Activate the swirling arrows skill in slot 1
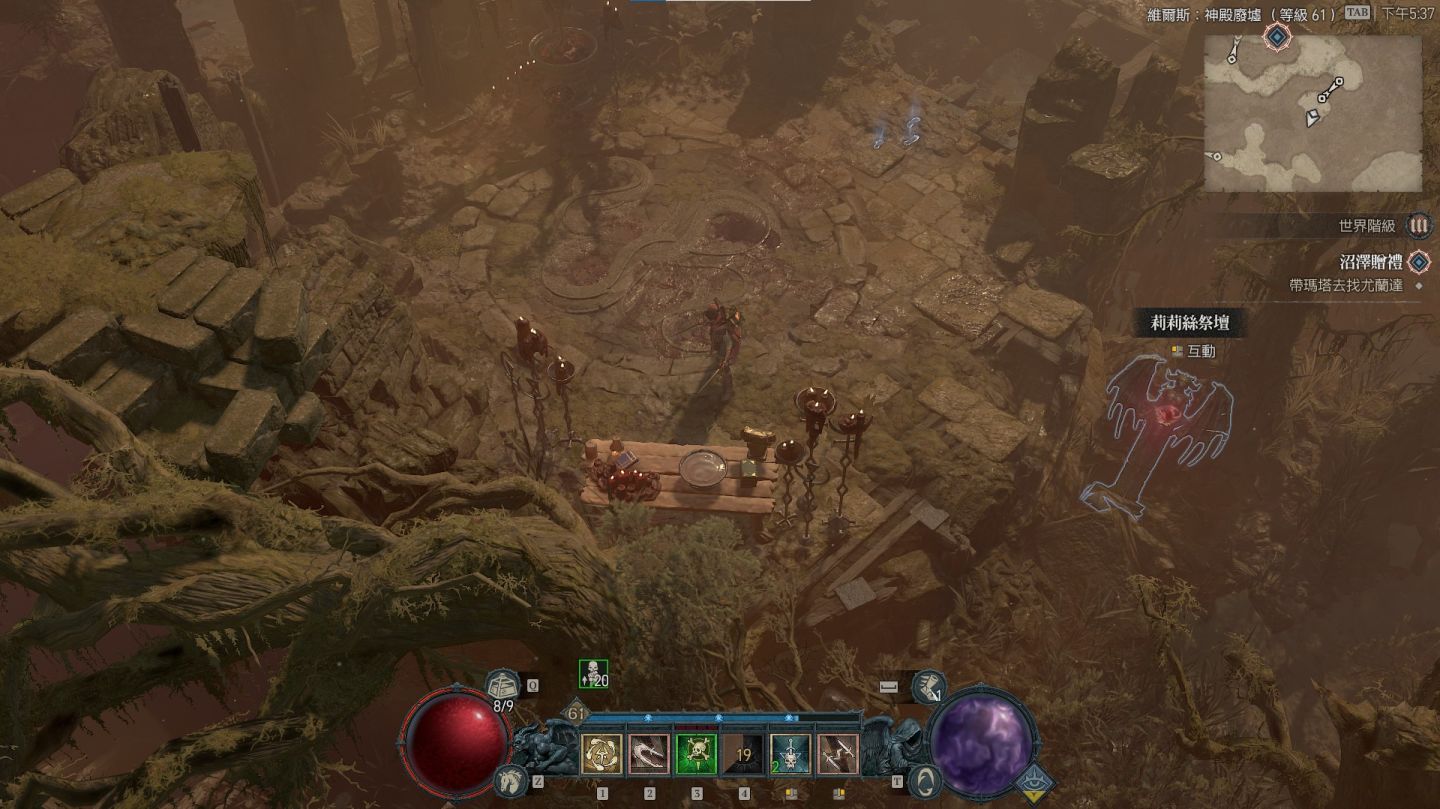 pos(602,754)
